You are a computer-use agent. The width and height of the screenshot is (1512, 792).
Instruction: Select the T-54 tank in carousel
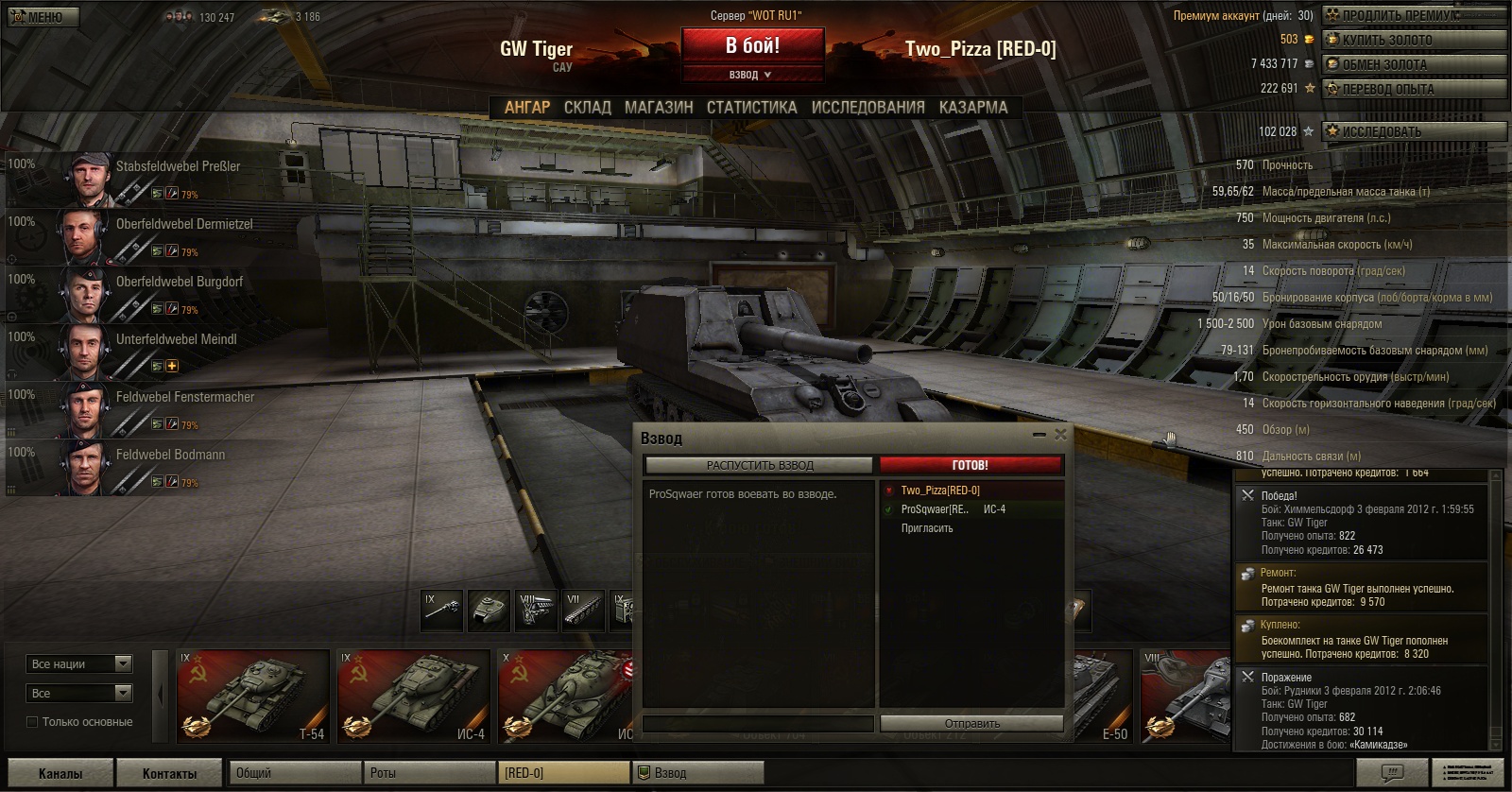(x=253, y=696)
